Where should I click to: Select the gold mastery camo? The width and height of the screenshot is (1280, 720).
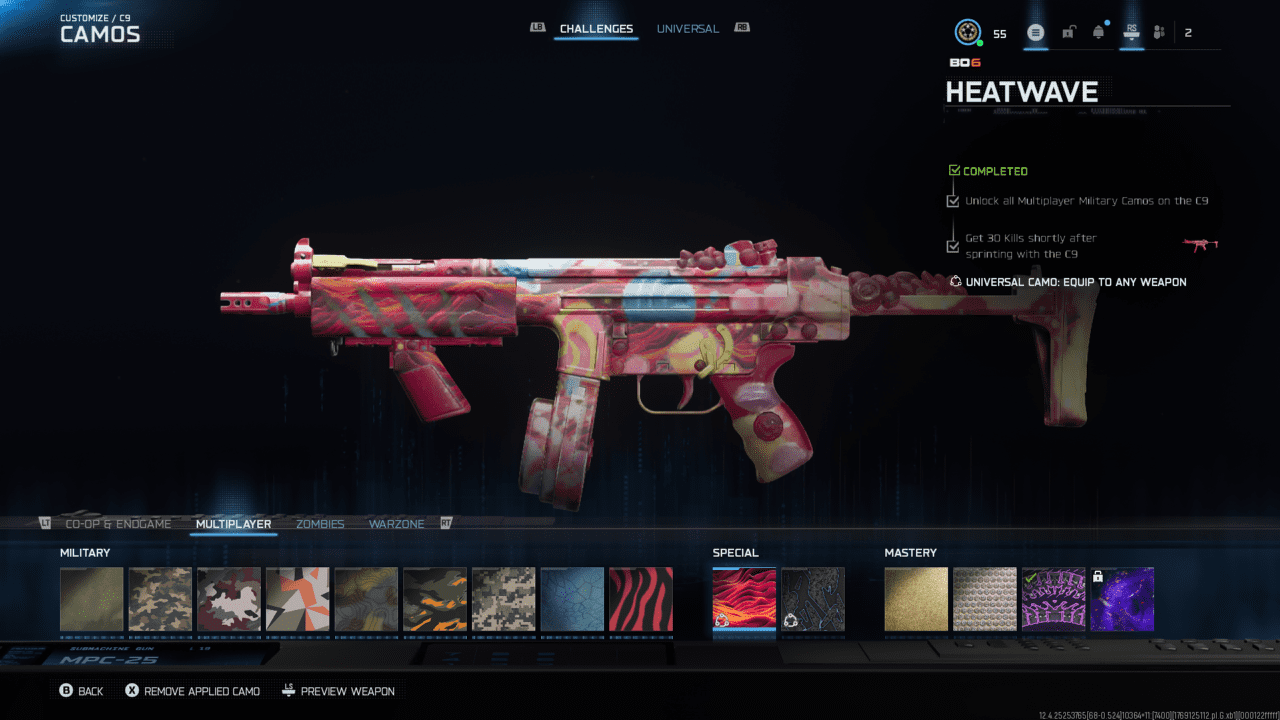[x=916, y=600]
